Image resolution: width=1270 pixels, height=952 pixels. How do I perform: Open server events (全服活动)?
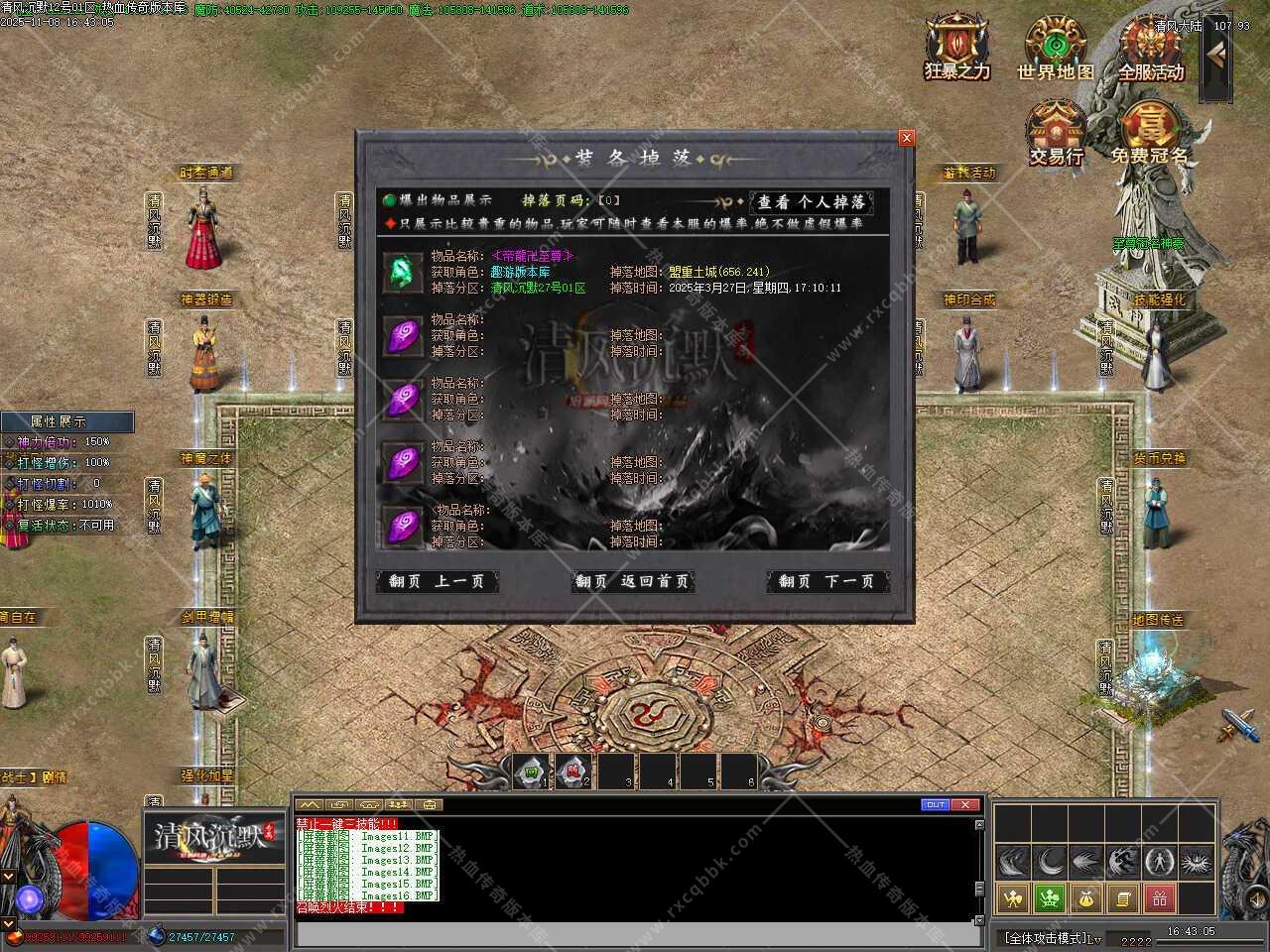(1151, 47)
